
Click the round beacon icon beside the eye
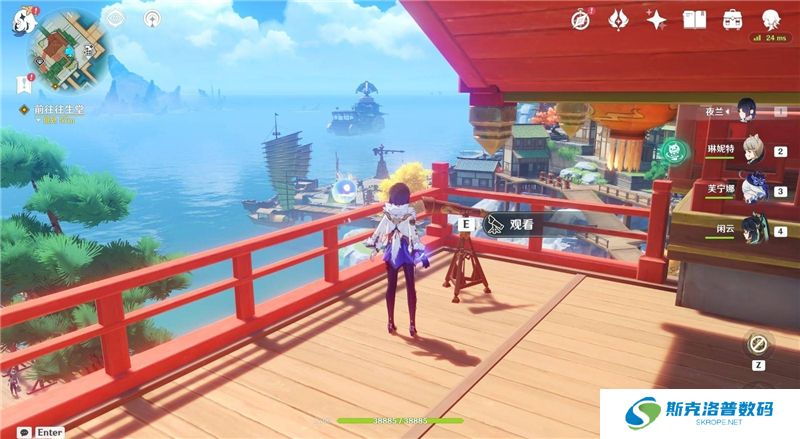[151, 18]
